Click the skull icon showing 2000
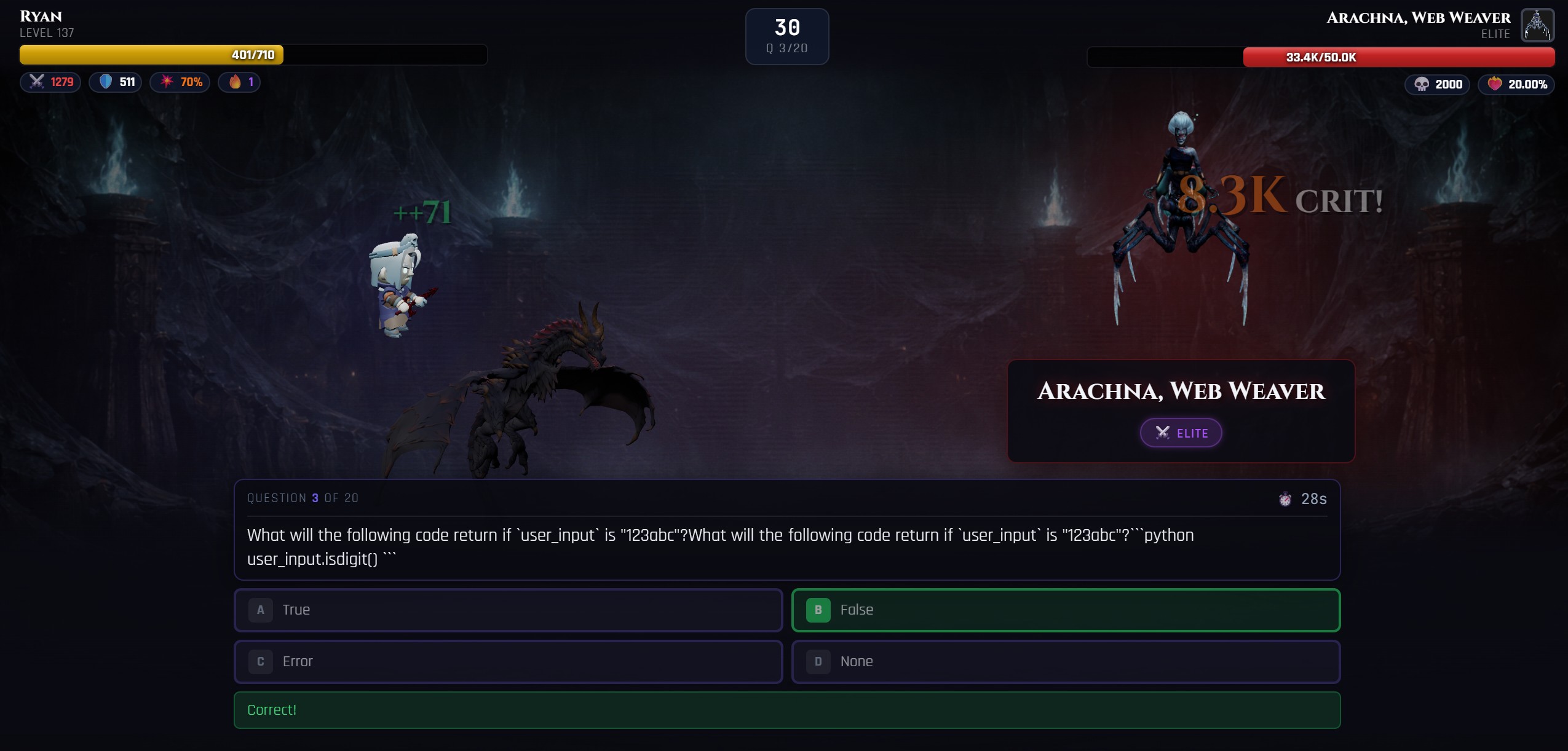 (x=1422, y=85)
